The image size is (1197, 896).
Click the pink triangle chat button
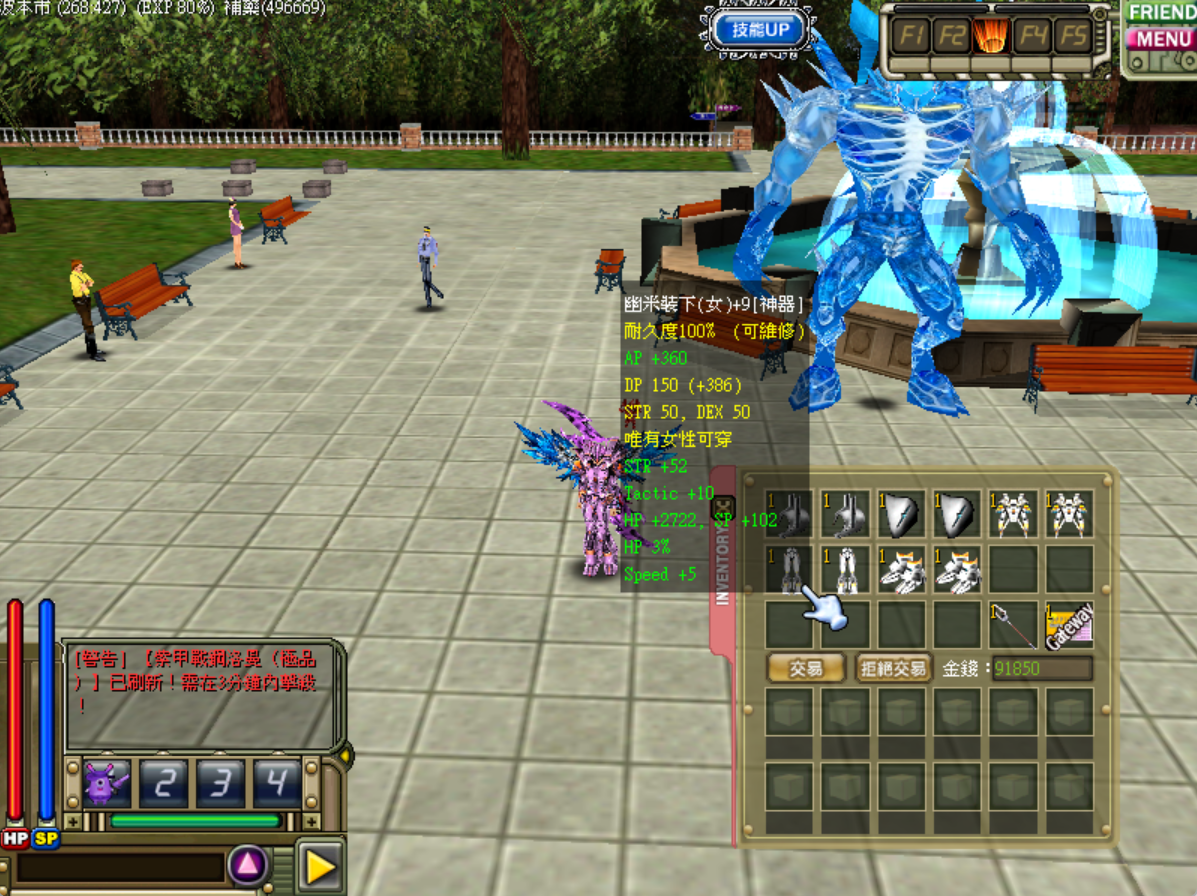tap(248, 866)
